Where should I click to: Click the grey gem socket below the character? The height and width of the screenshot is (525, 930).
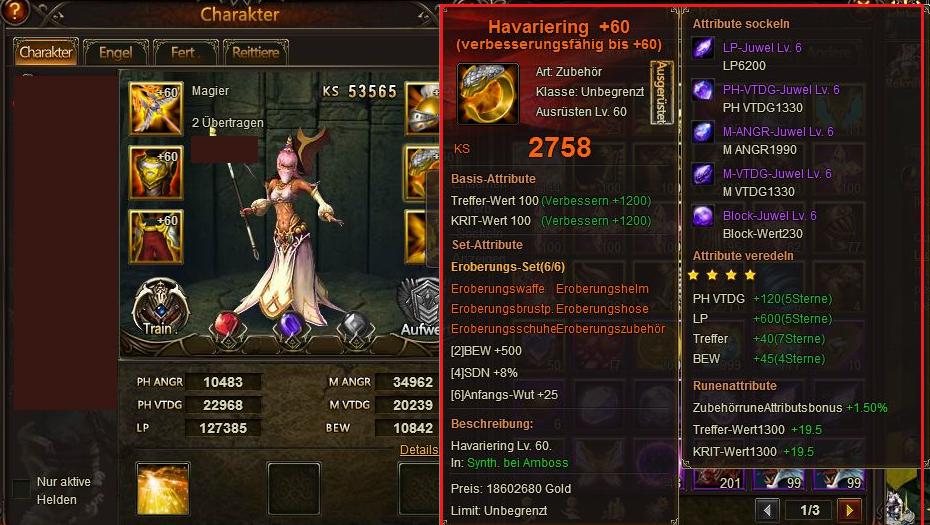(353, 327)
